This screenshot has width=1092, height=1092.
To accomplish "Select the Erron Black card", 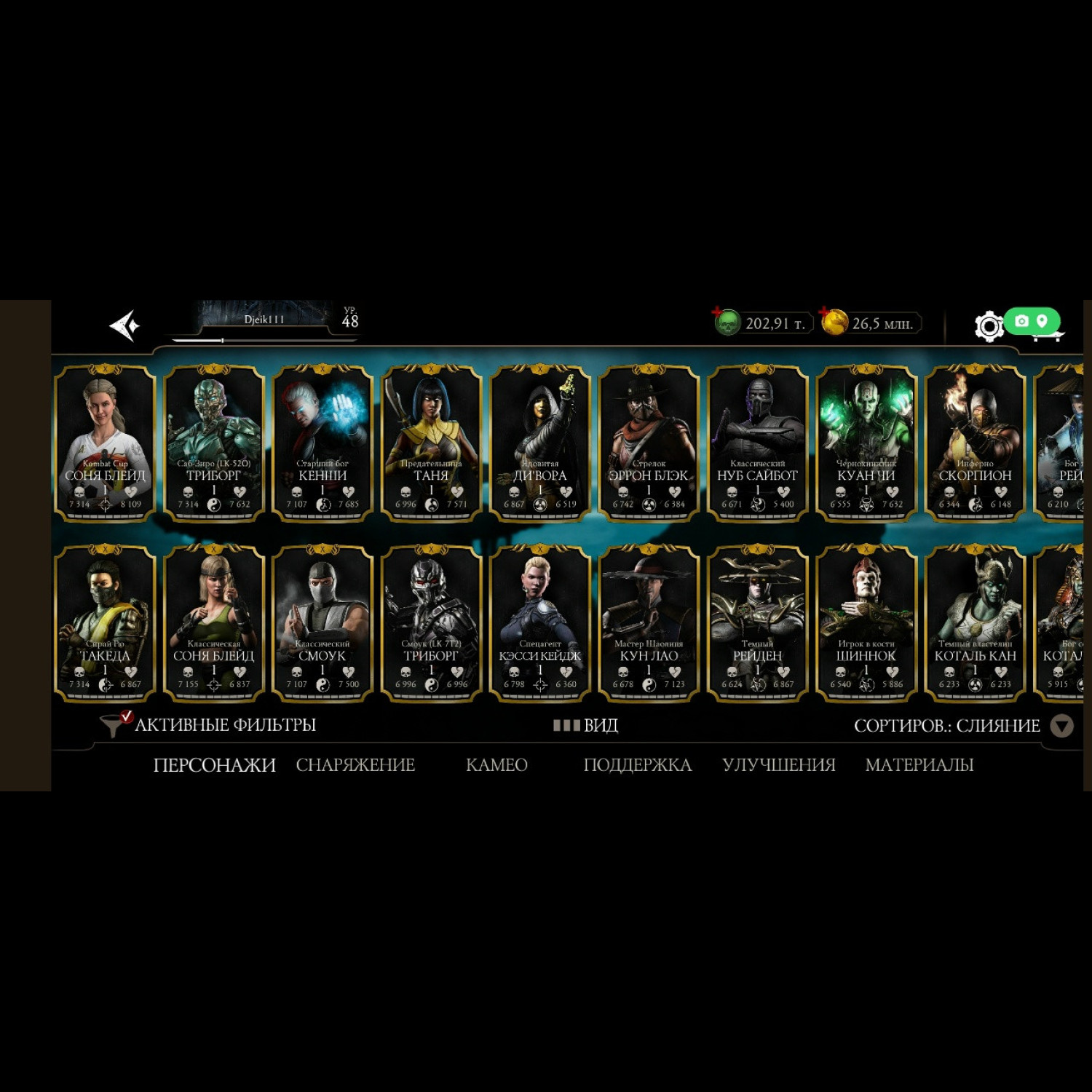I will [649, 443].
